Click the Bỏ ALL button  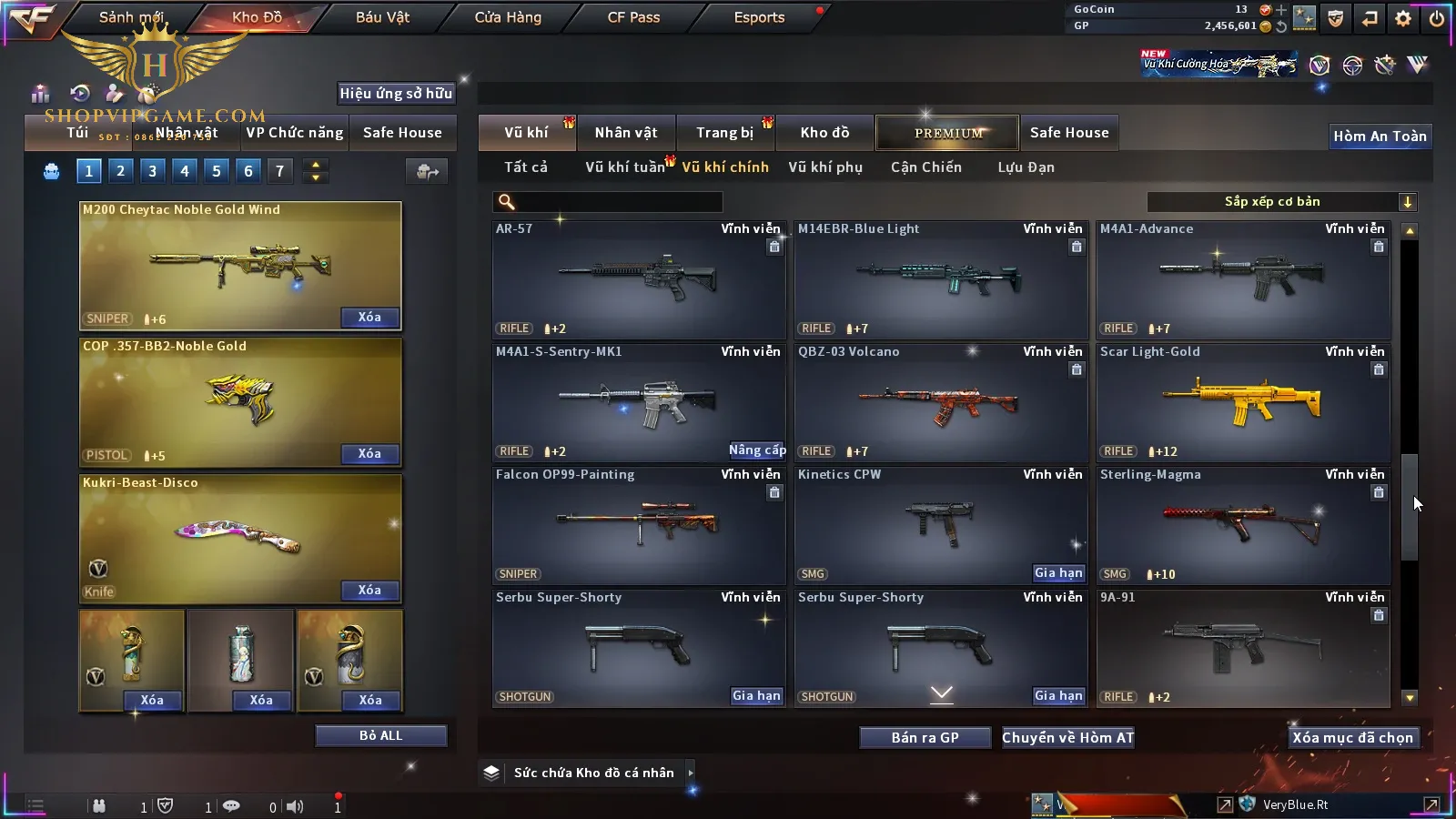(380, 736)
